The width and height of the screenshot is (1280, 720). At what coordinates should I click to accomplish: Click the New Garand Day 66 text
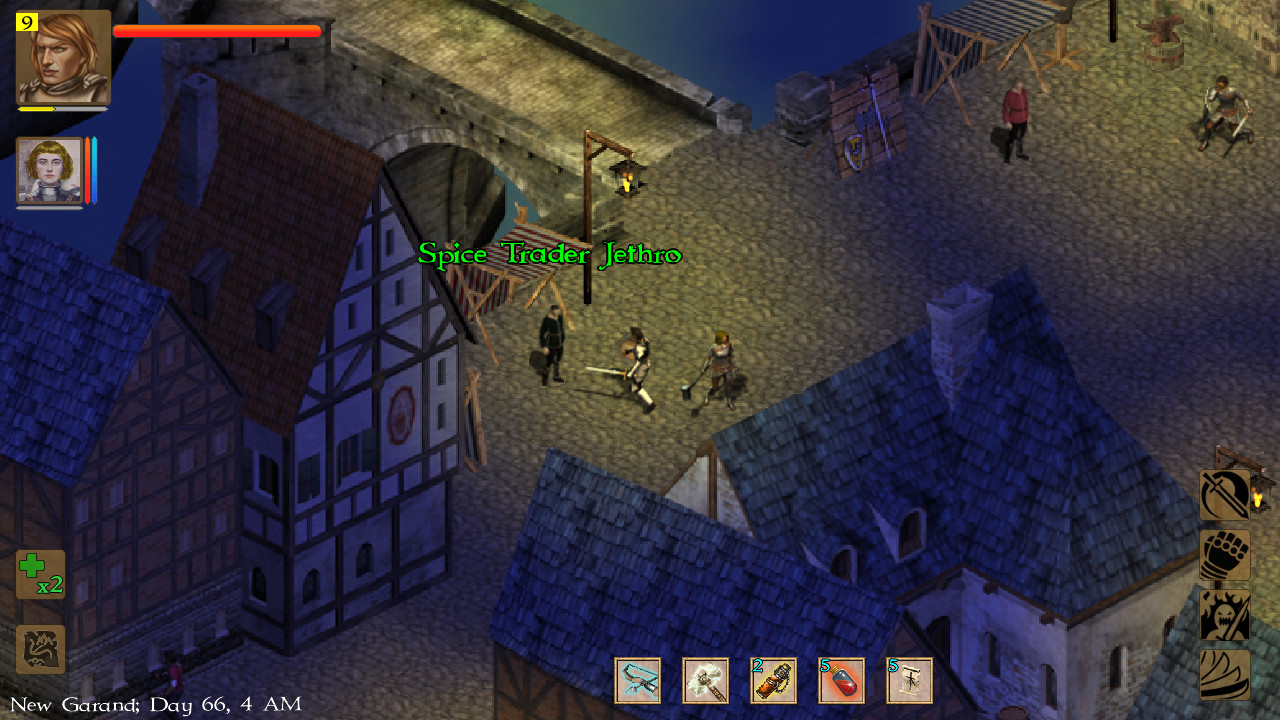(150, 704)
